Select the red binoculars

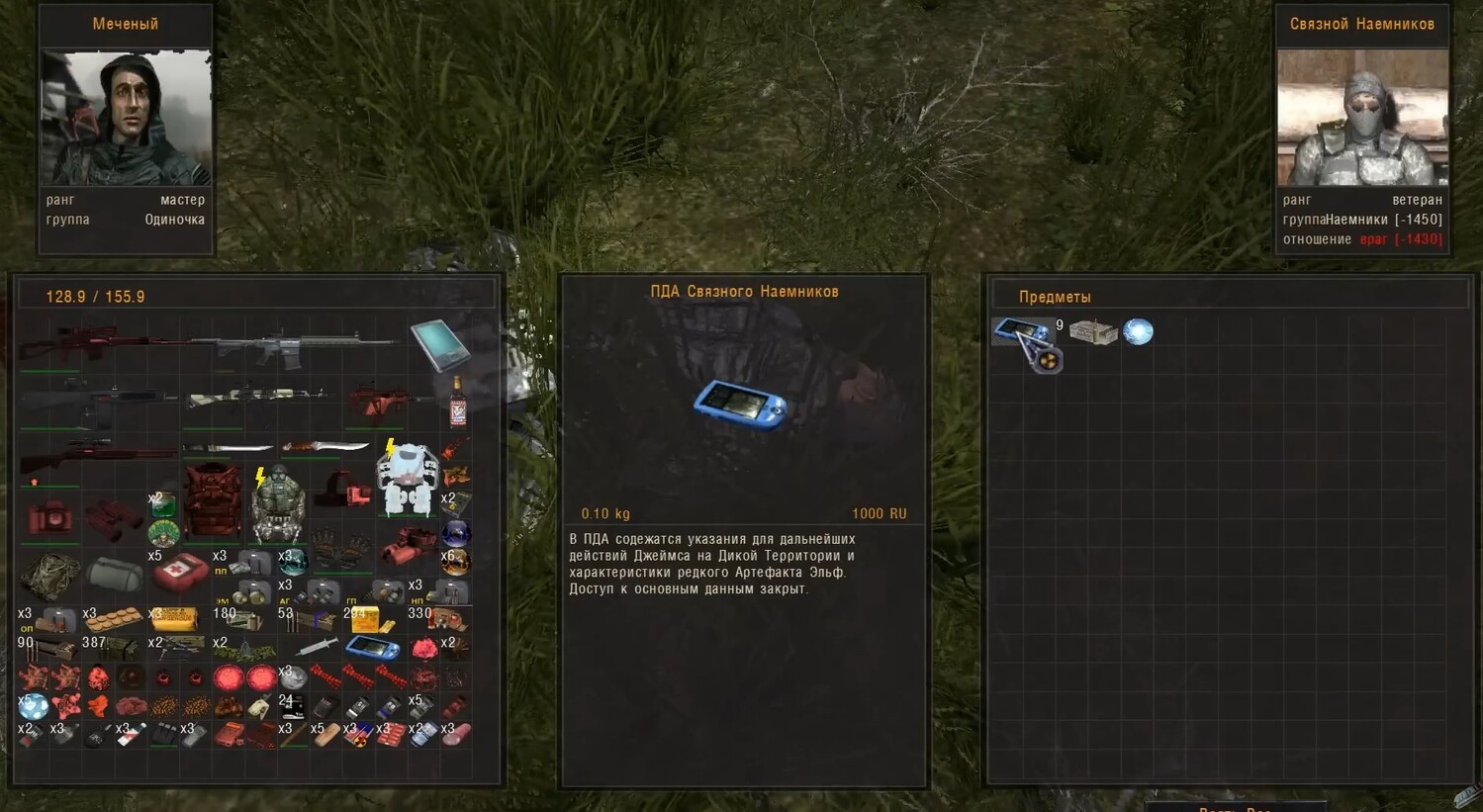coord(113,517)
